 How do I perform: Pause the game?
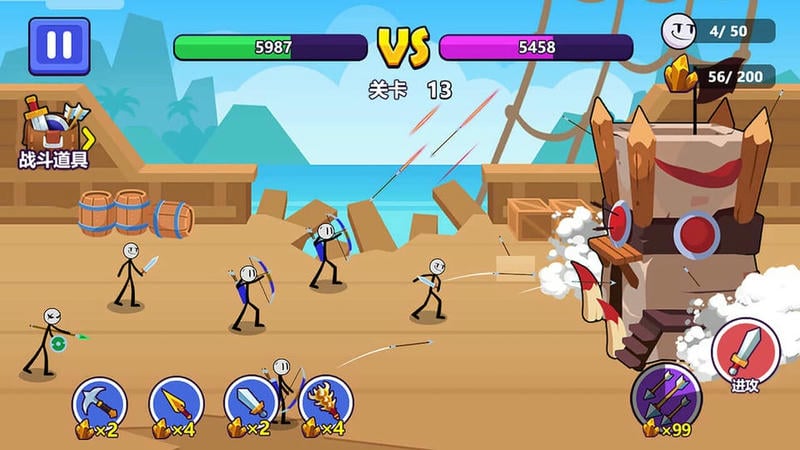coord(59,46)
